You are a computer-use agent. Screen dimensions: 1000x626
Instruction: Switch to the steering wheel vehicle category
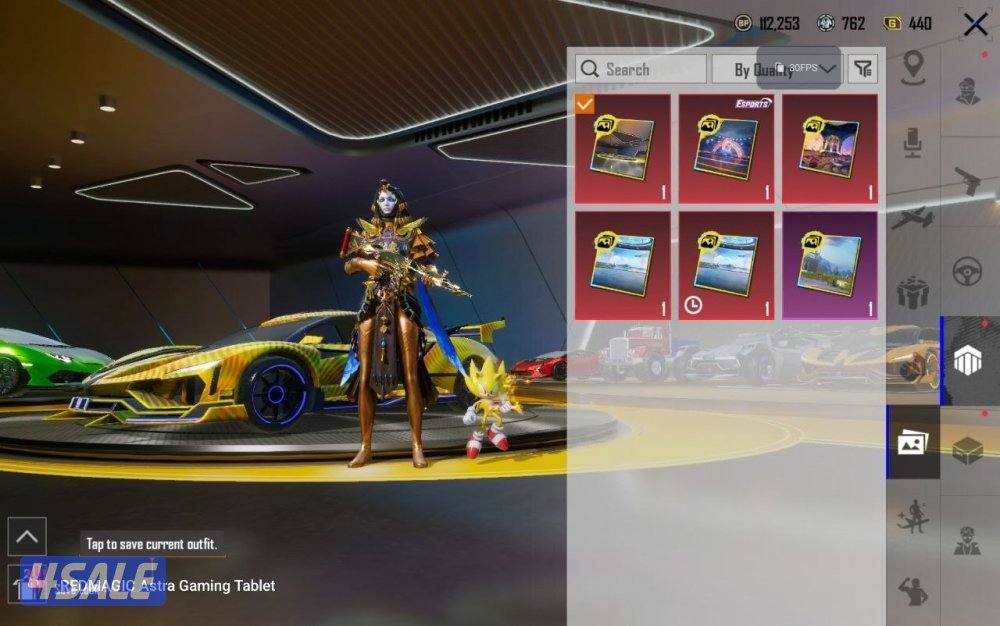tap(967, 270)
